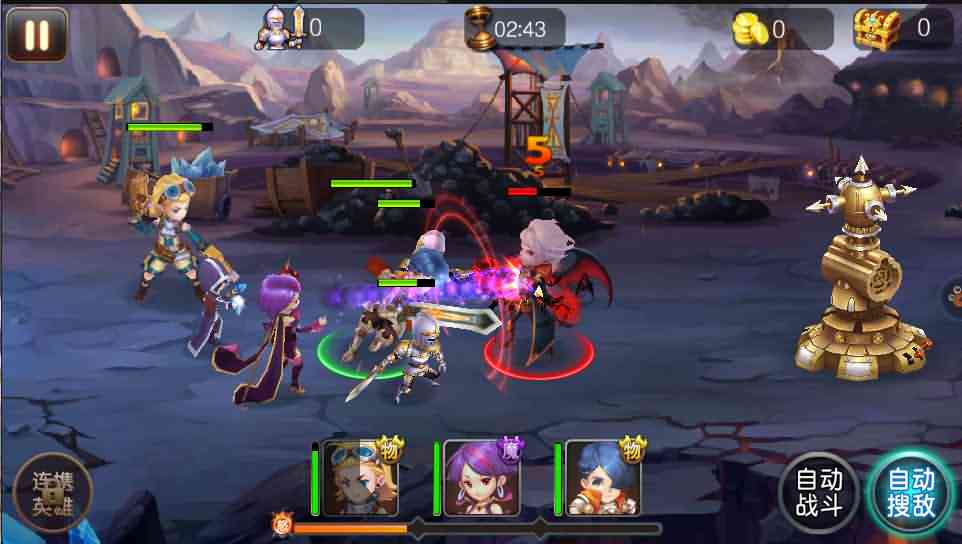Pause the battle

tap(37, 34)
